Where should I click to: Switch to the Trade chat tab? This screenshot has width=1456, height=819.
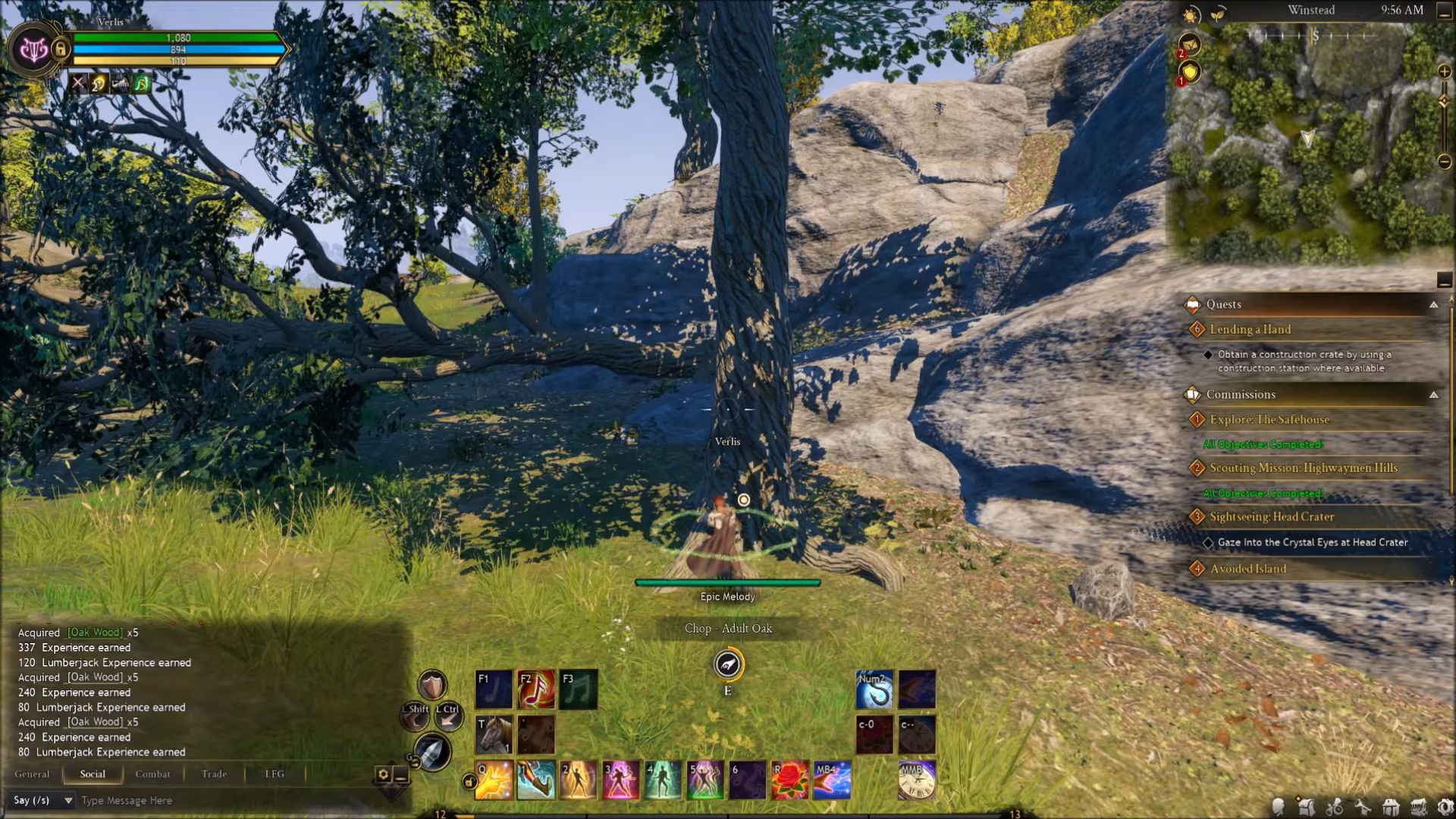coord(214,774)
